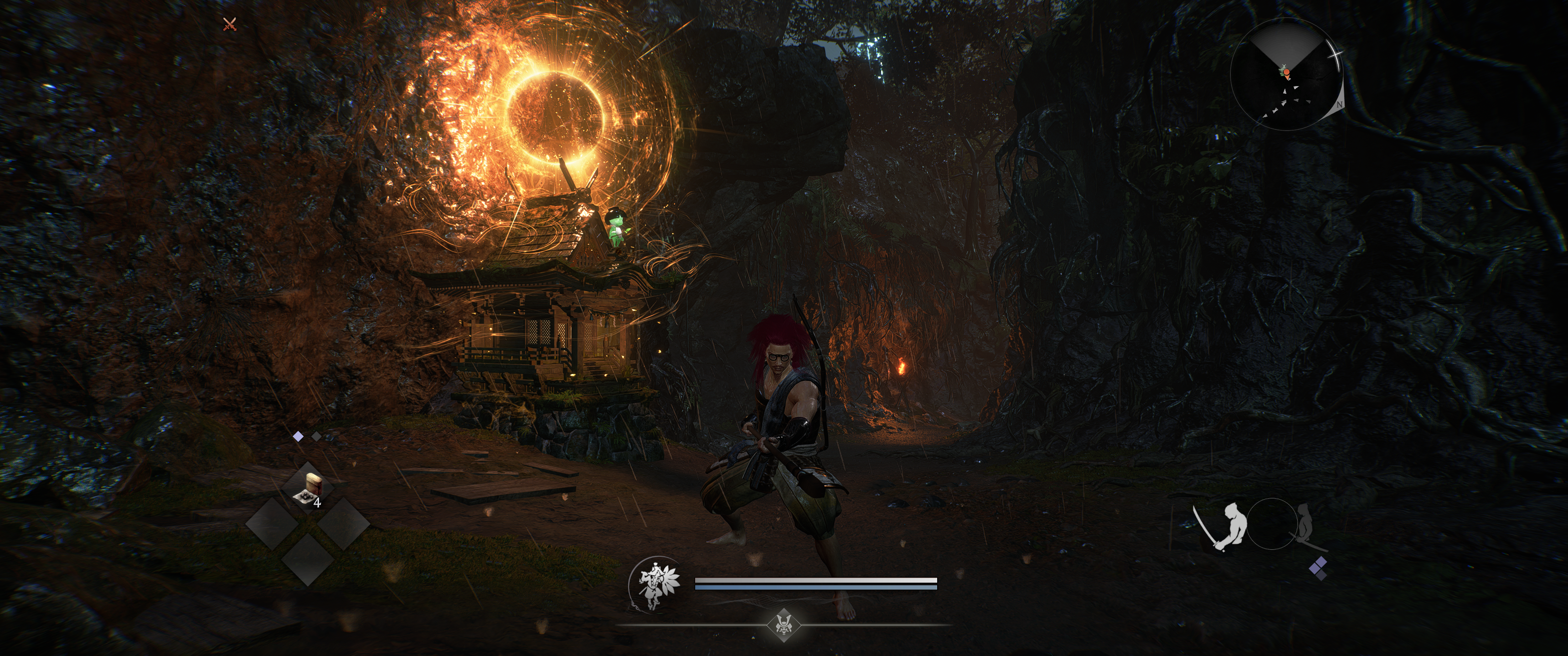The image size is (1568, 656).
Task: Click the orange player marker on minimap
Action: (1286, 72)
